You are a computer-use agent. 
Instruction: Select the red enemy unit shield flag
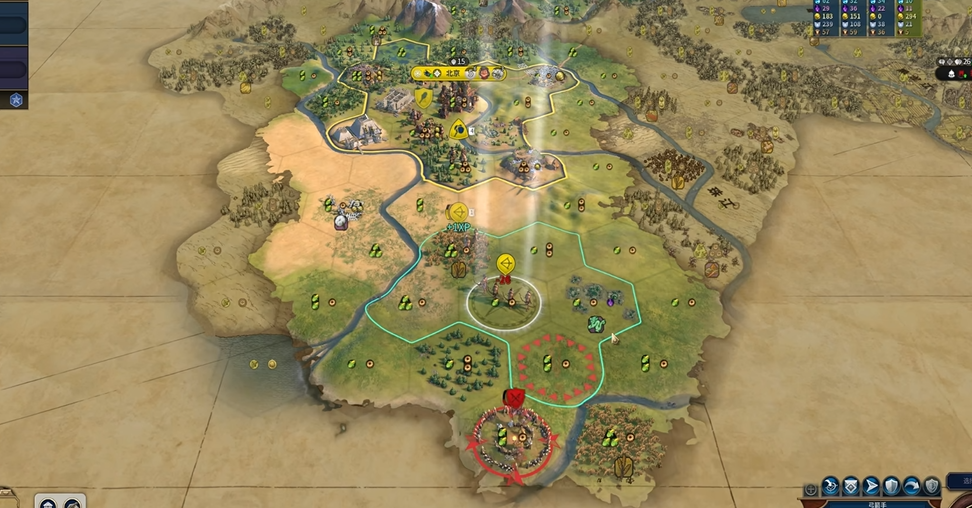[x=515, y=400]
